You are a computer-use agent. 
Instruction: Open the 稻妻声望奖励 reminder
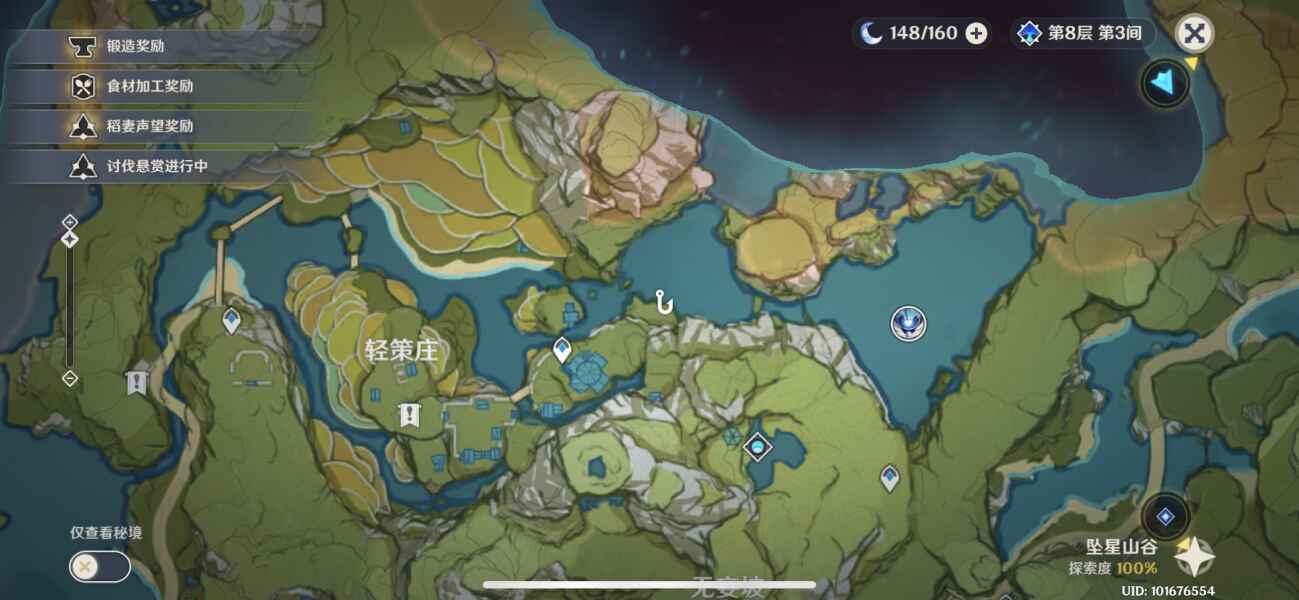tap(150, 126)
